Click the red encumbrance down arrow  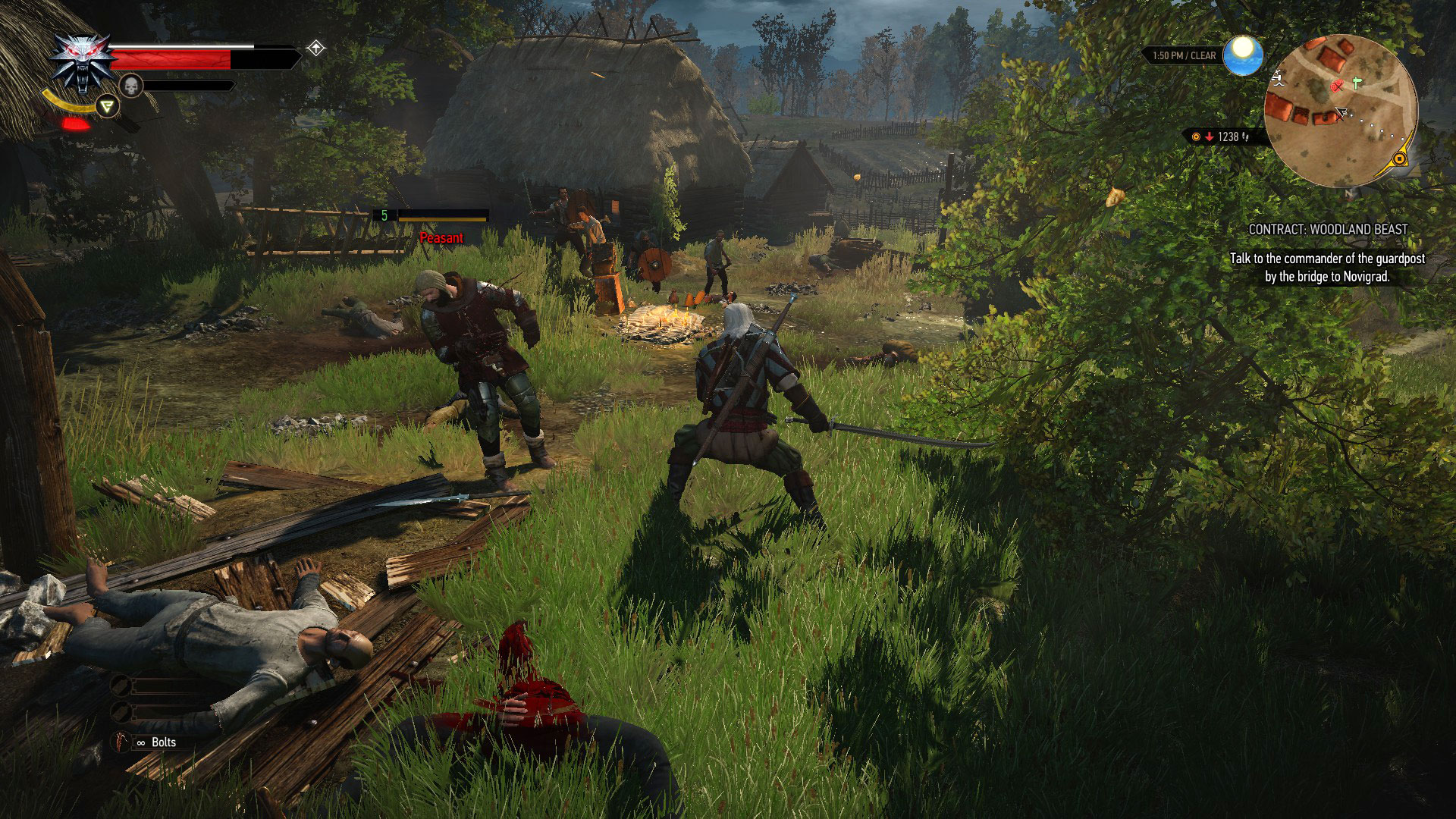coord(1209,136)
